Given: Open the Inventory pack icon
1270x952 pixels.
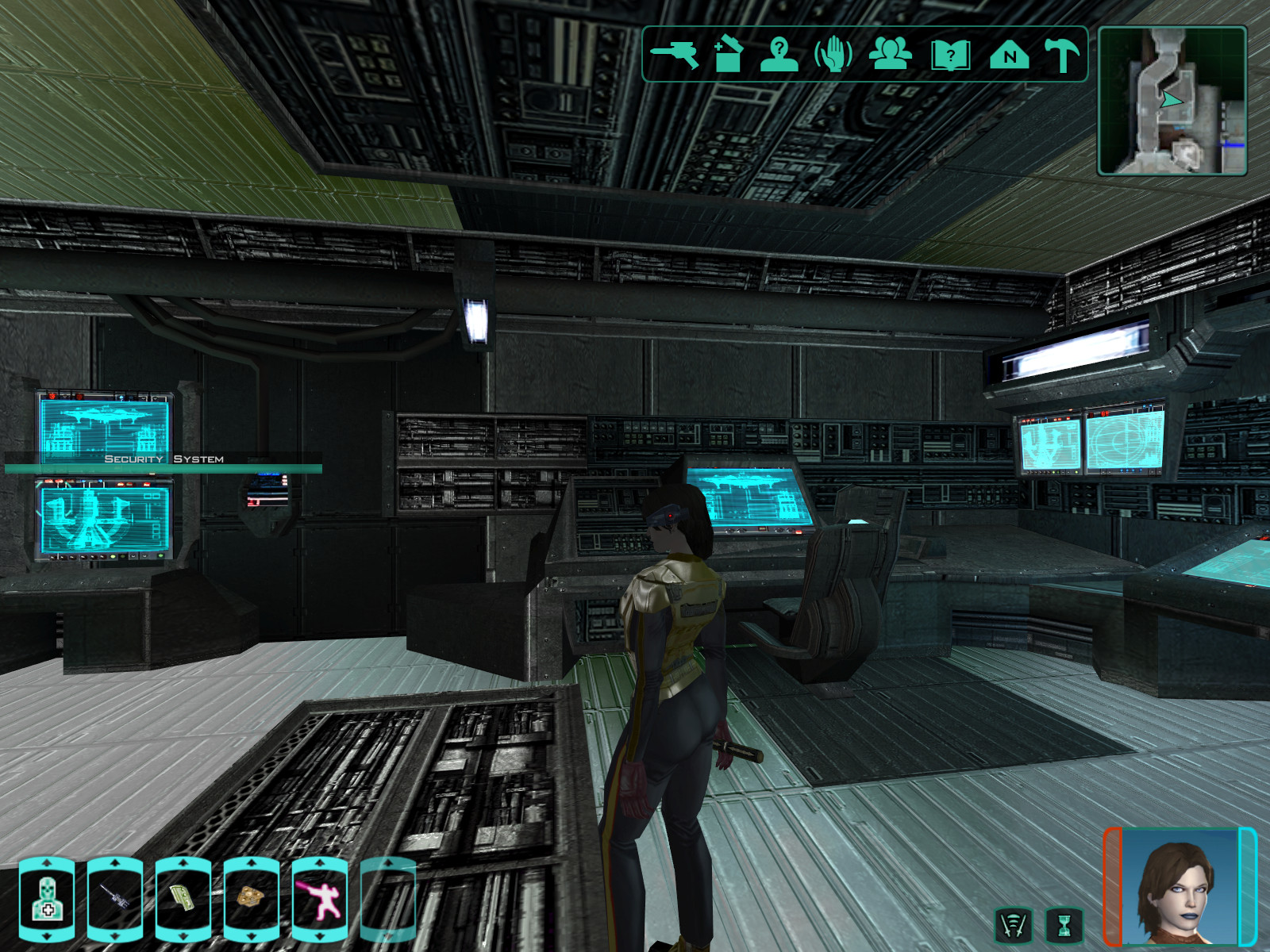Looking at the screenshot, I should 728,56.
